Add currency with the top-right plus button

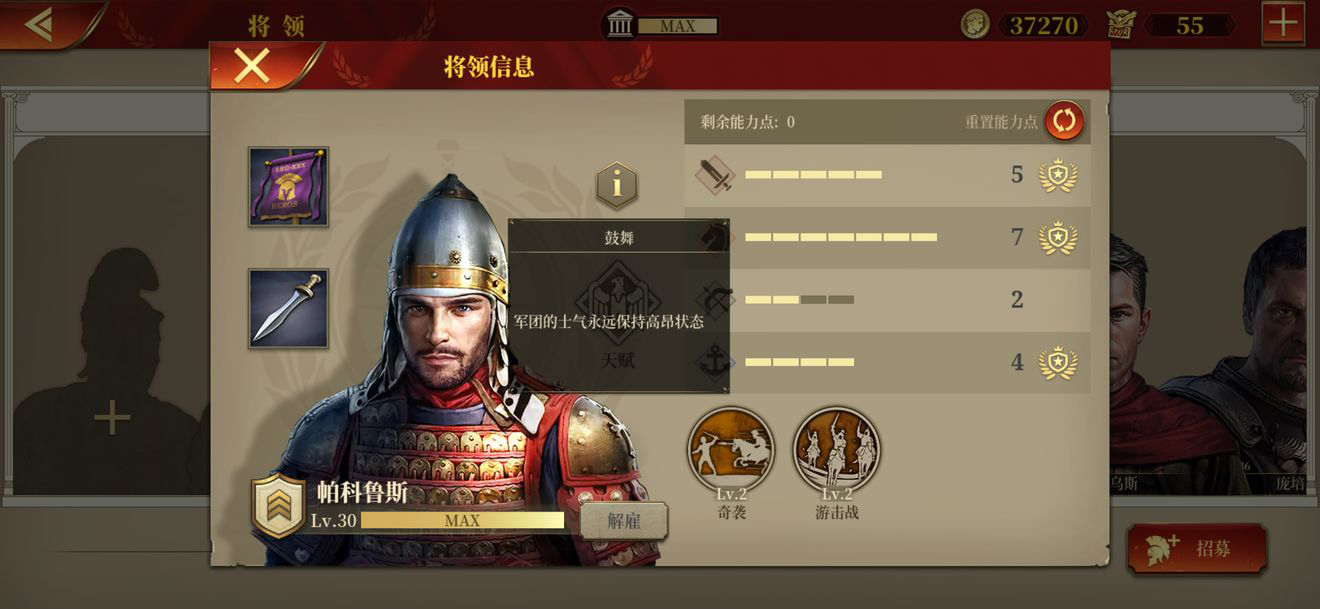point(1282,24)
